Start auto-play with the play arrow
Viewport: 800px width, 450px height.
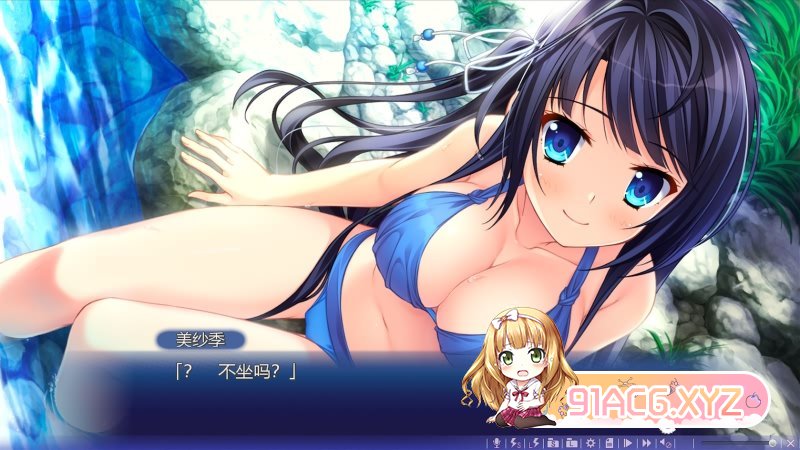[628, 442]
